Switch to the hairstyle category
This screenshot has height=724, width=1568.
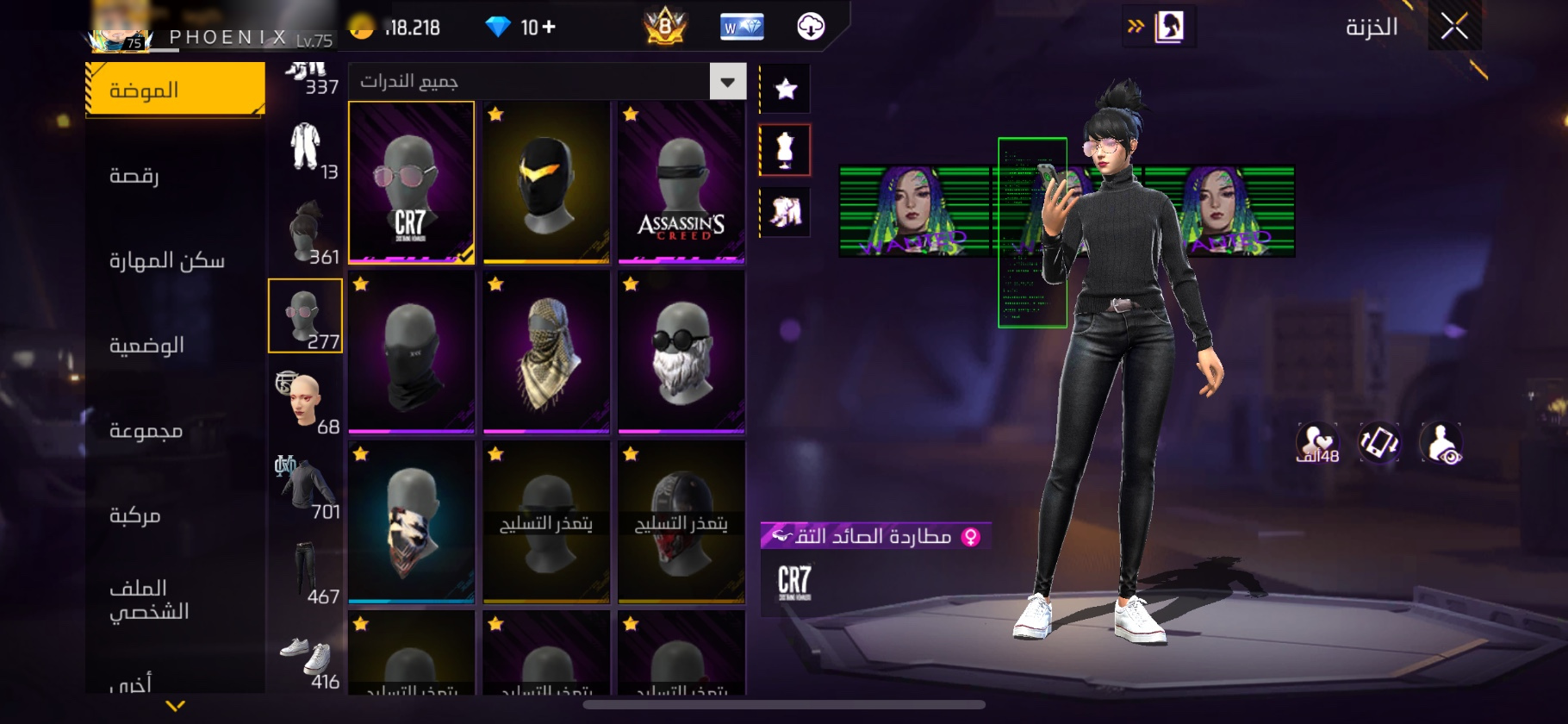pyautogui.click(x=306, y=231)
